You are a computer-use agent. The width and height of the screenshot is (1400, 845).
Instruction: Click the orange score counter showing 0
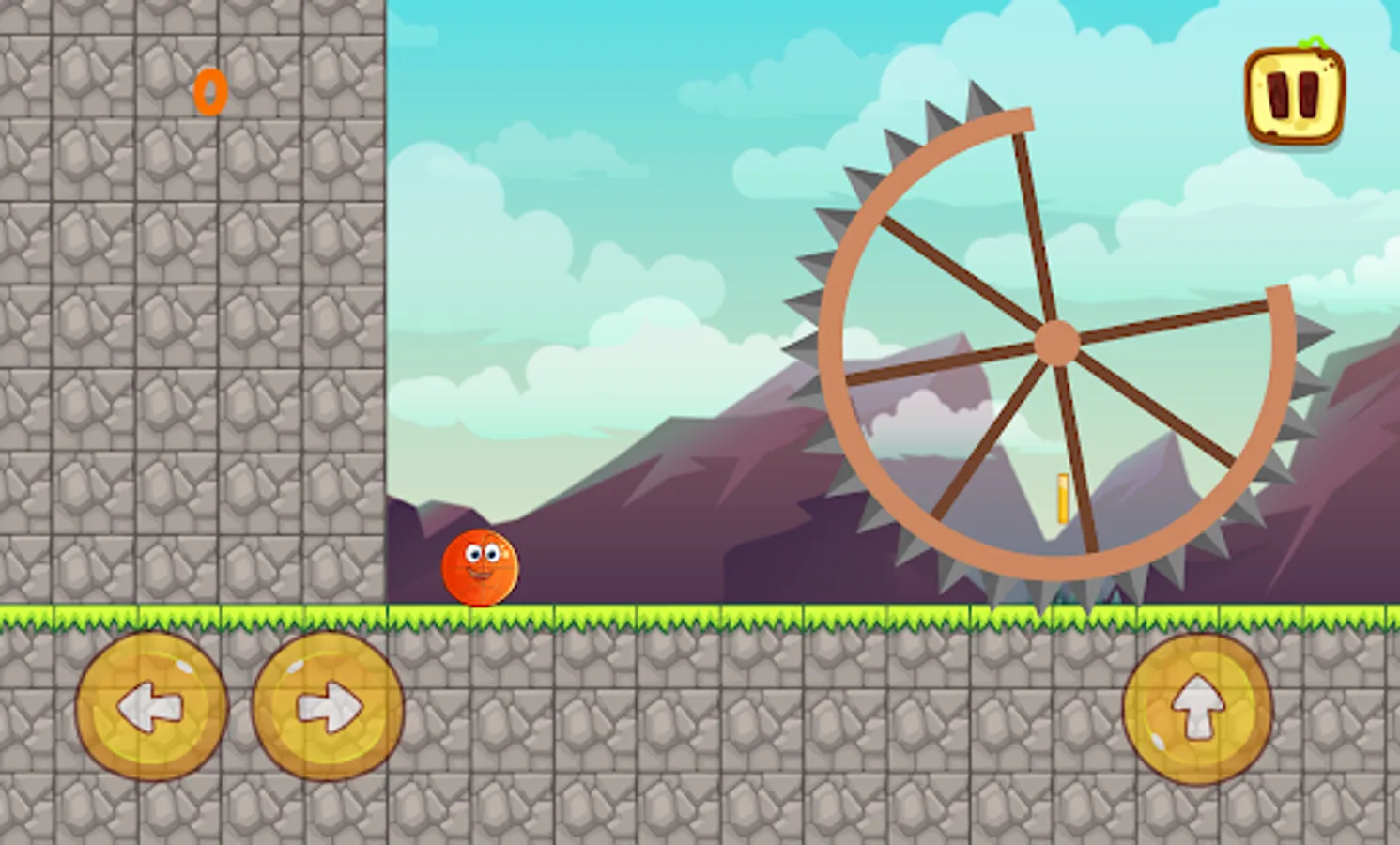point(208,91)
